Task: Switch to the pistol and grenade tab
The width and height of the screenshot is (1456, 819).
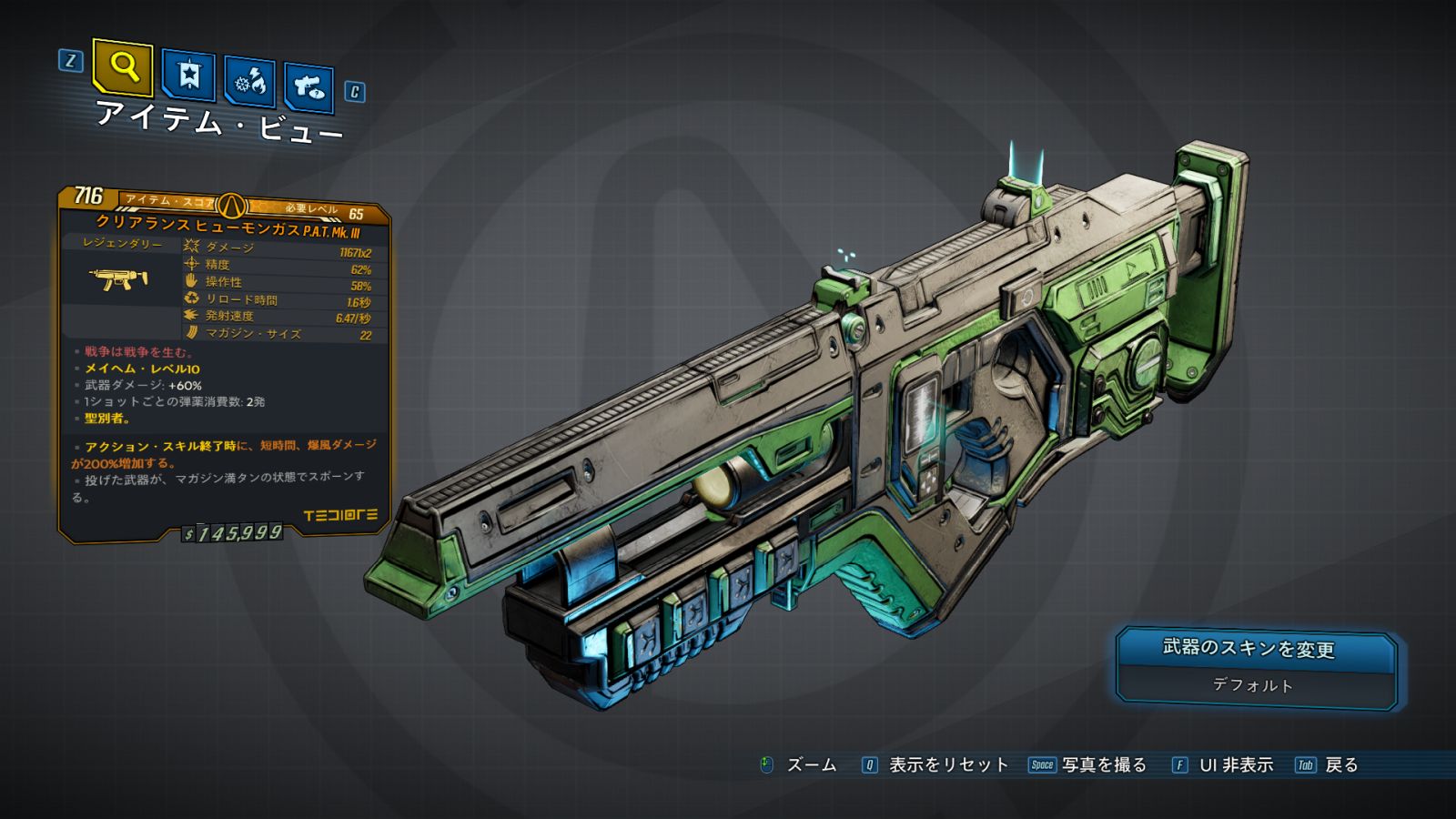Action: point(308,87)
